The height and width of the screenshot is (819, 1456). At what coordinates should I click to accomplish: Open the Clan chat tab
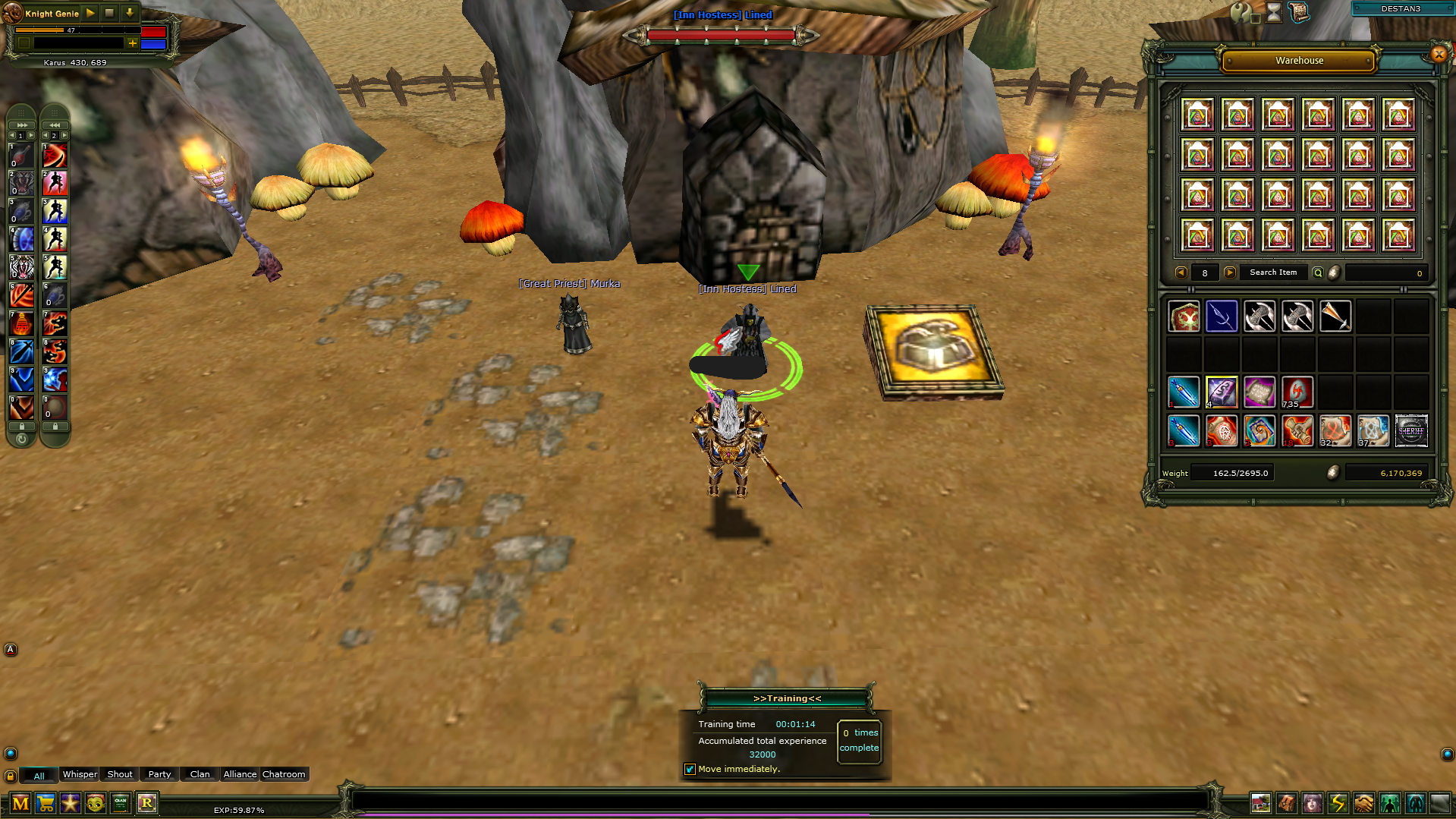[200, 774]
